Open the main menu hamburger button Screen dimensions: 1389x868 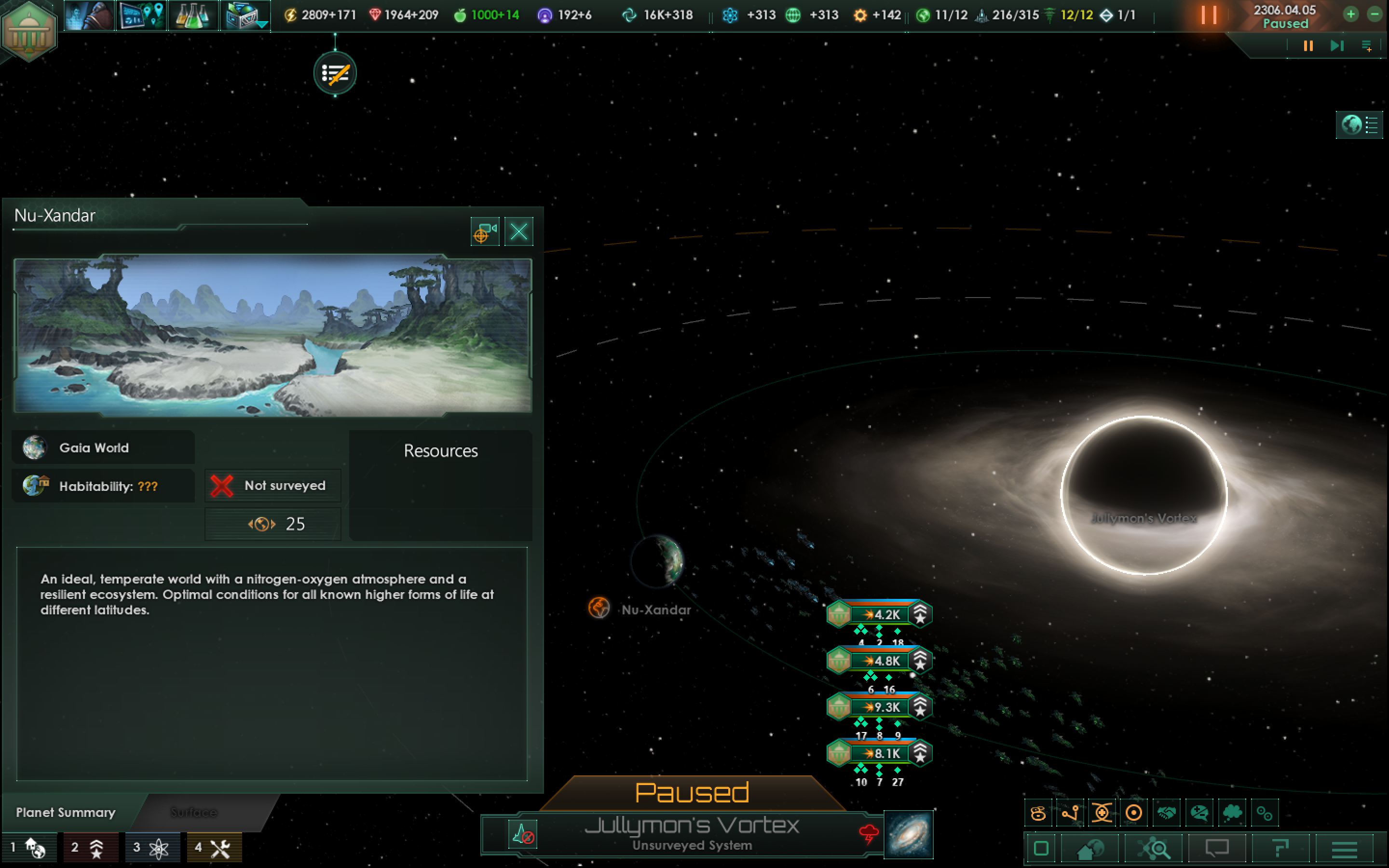tap(1344, 849)
